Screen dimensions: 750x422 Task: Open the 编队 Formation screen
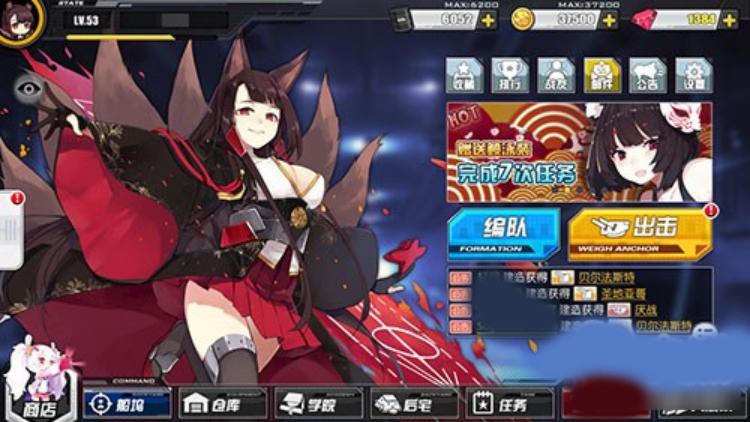(504, 233)
